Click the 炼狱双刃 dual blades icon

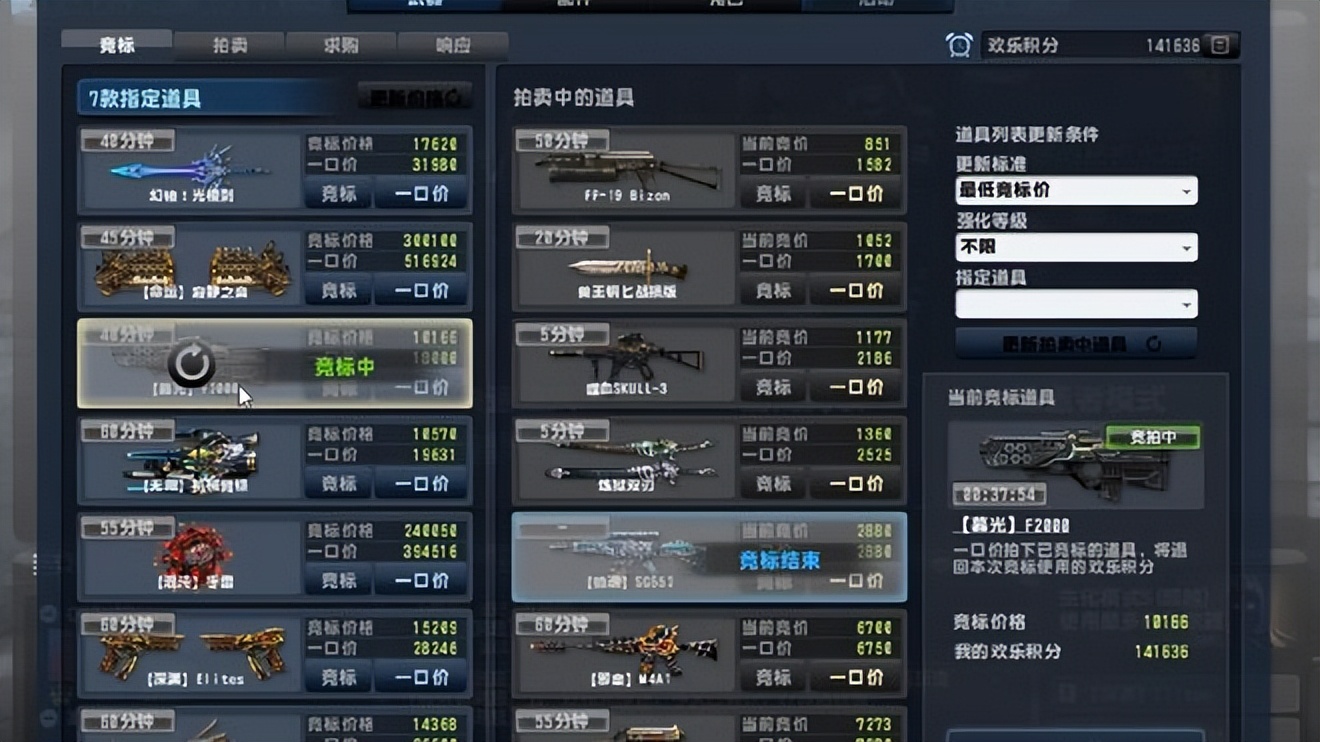(623, 457)
